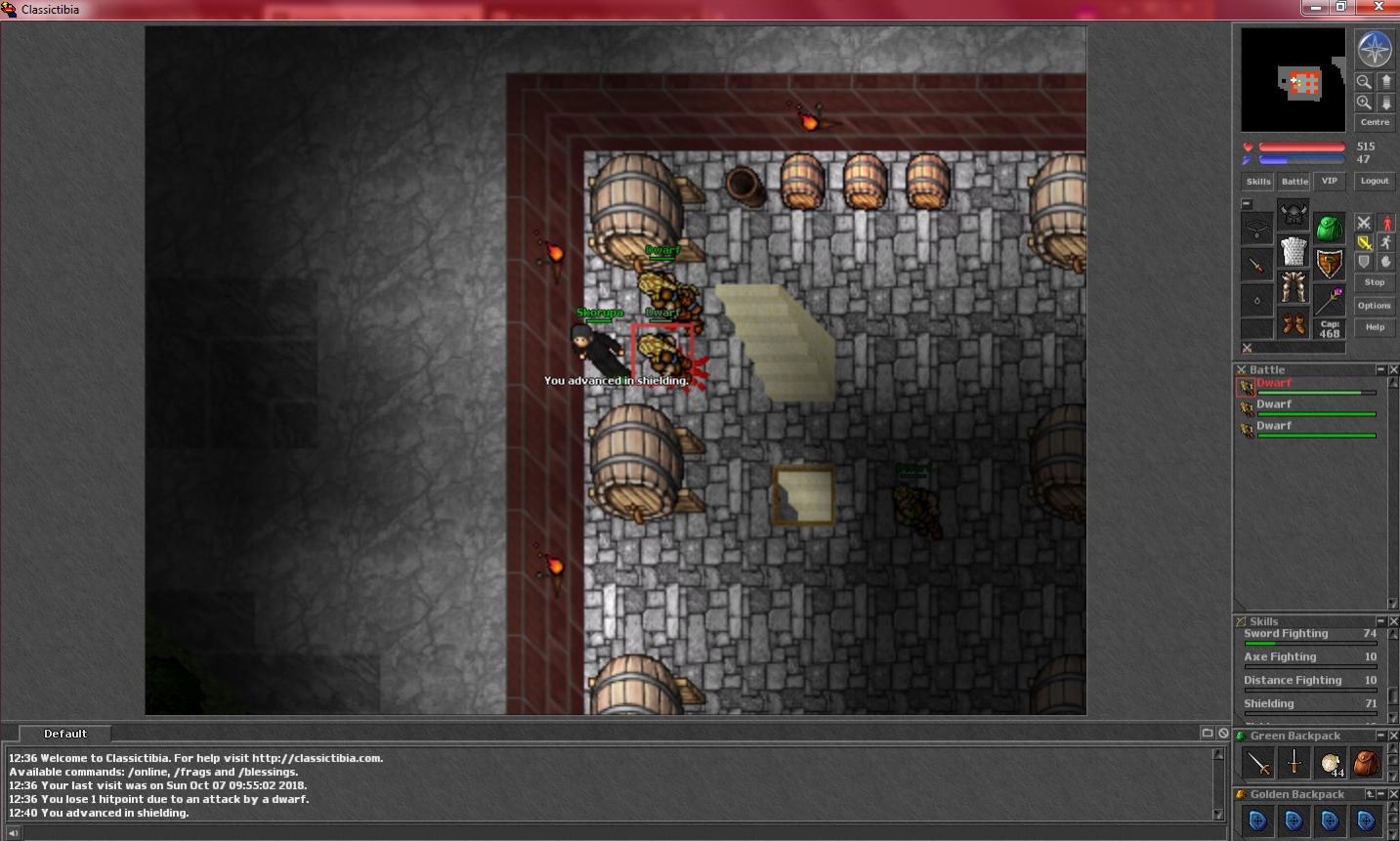Select the horned helmet slot
Viewport: 1400px width, 841px height.
click(1293, 214)
